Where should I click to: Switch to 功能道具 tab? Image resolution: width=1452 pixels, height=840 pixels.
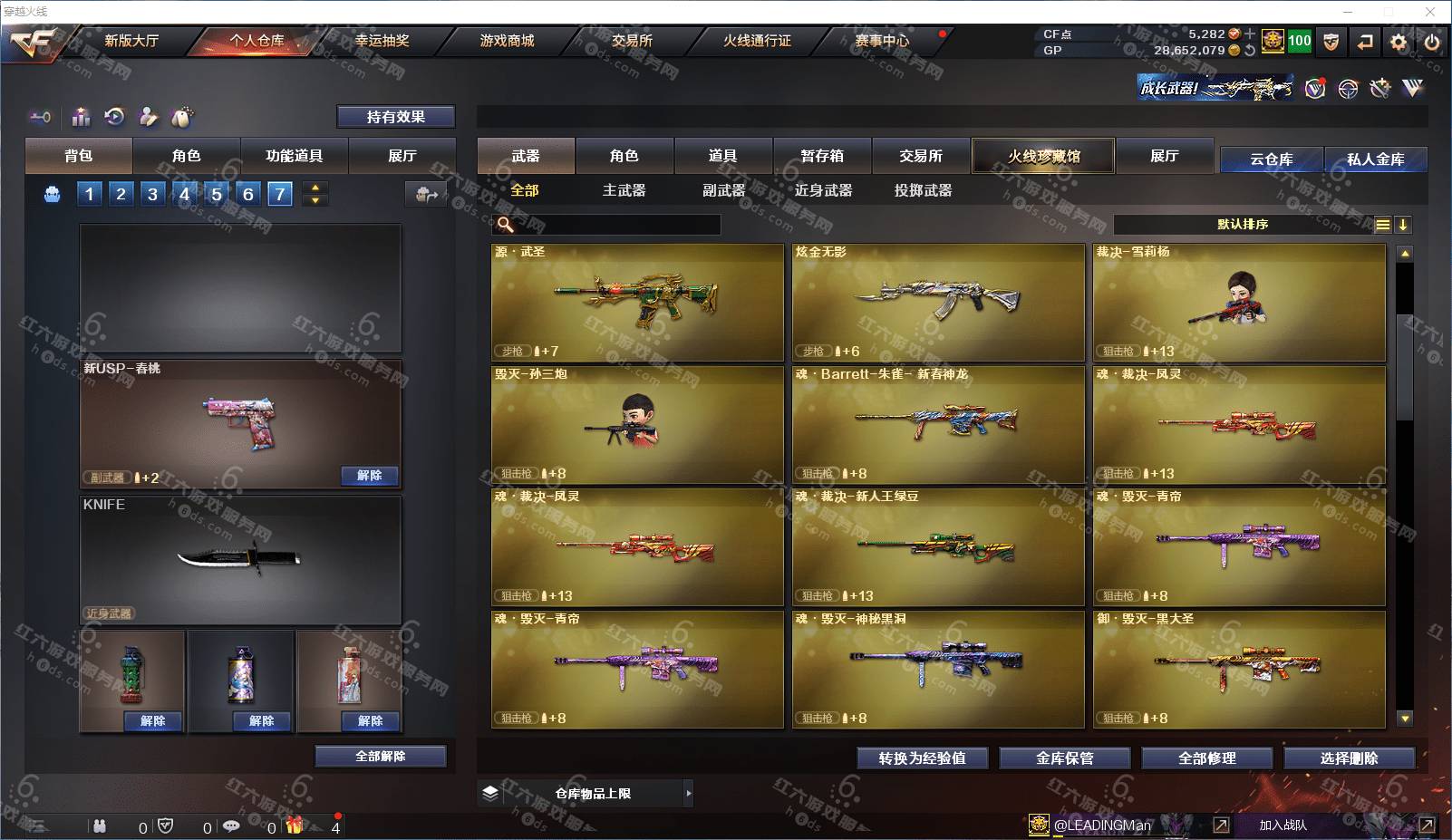point(294,156)
